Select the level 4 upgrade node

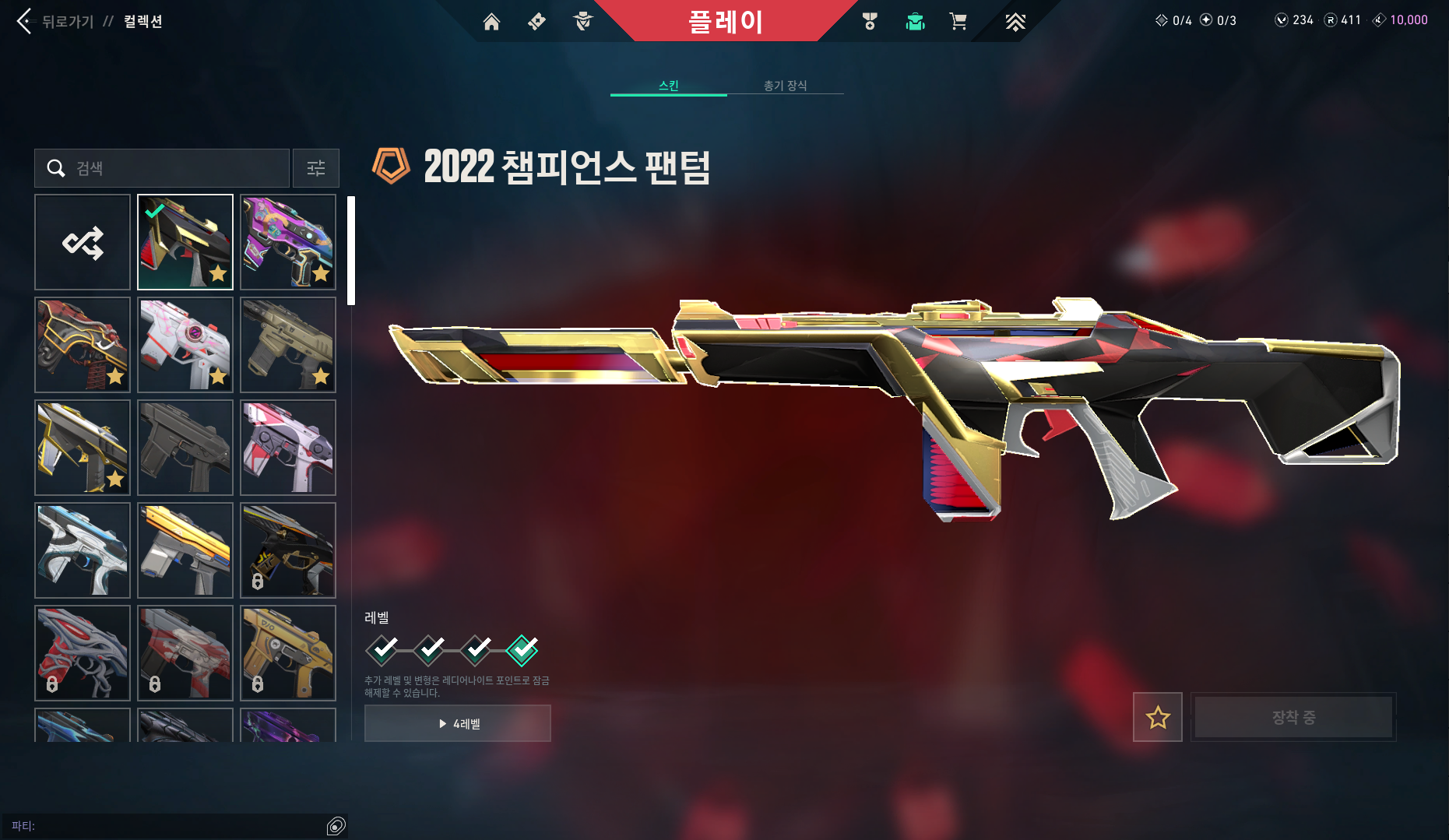[522, 652]
